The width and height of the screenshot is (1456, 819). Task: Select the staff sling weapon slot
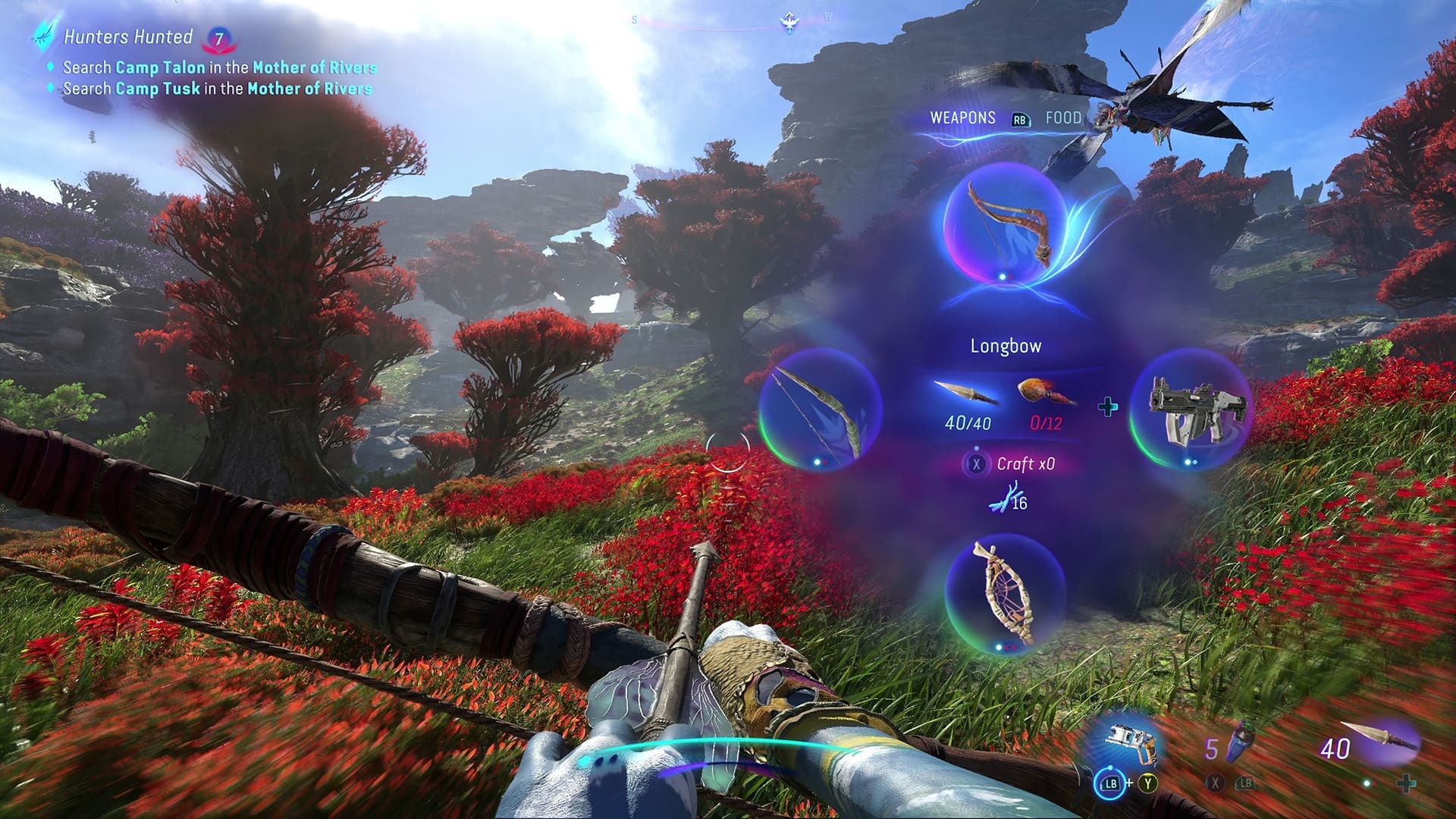coord(1006,595)
